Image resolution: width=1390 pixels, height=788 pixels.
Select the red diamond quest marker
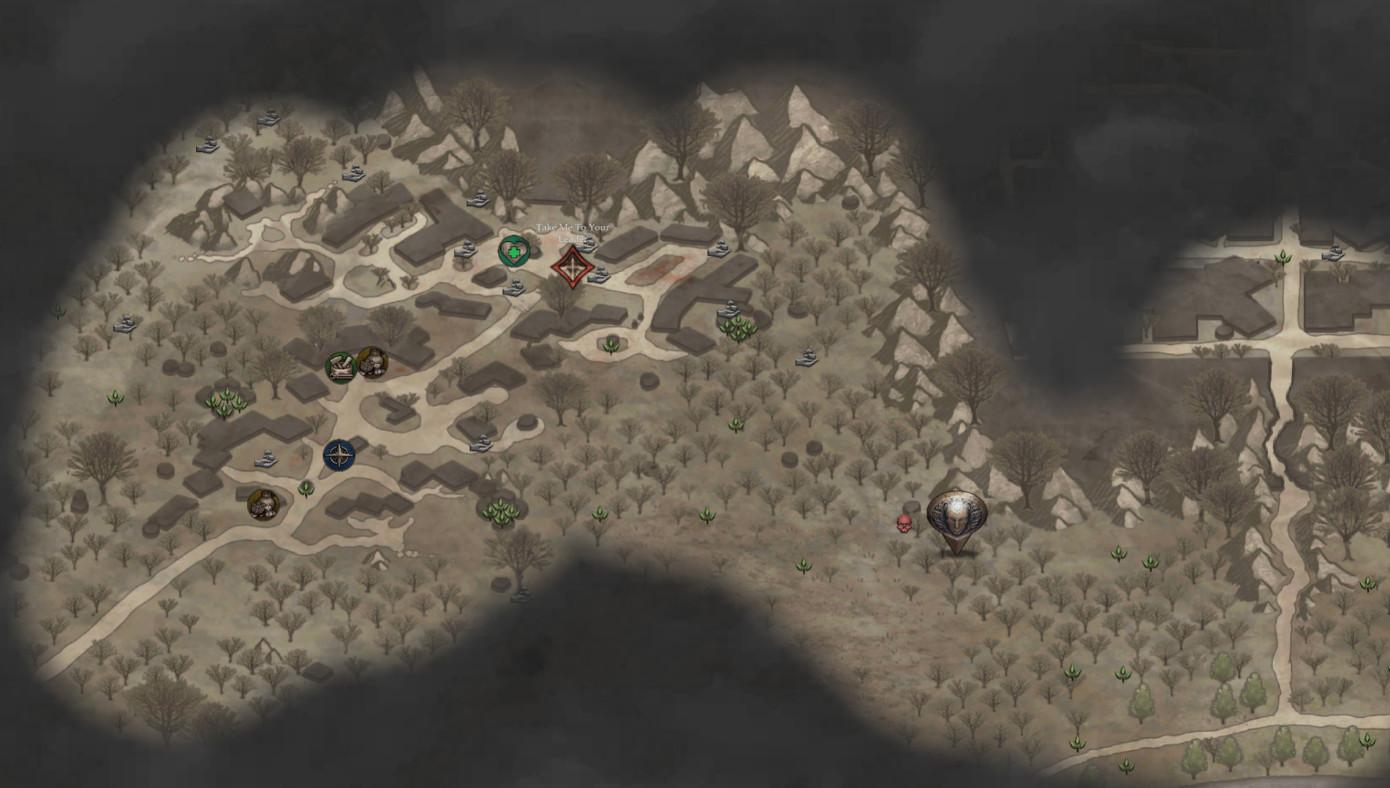tap(571, 267)
